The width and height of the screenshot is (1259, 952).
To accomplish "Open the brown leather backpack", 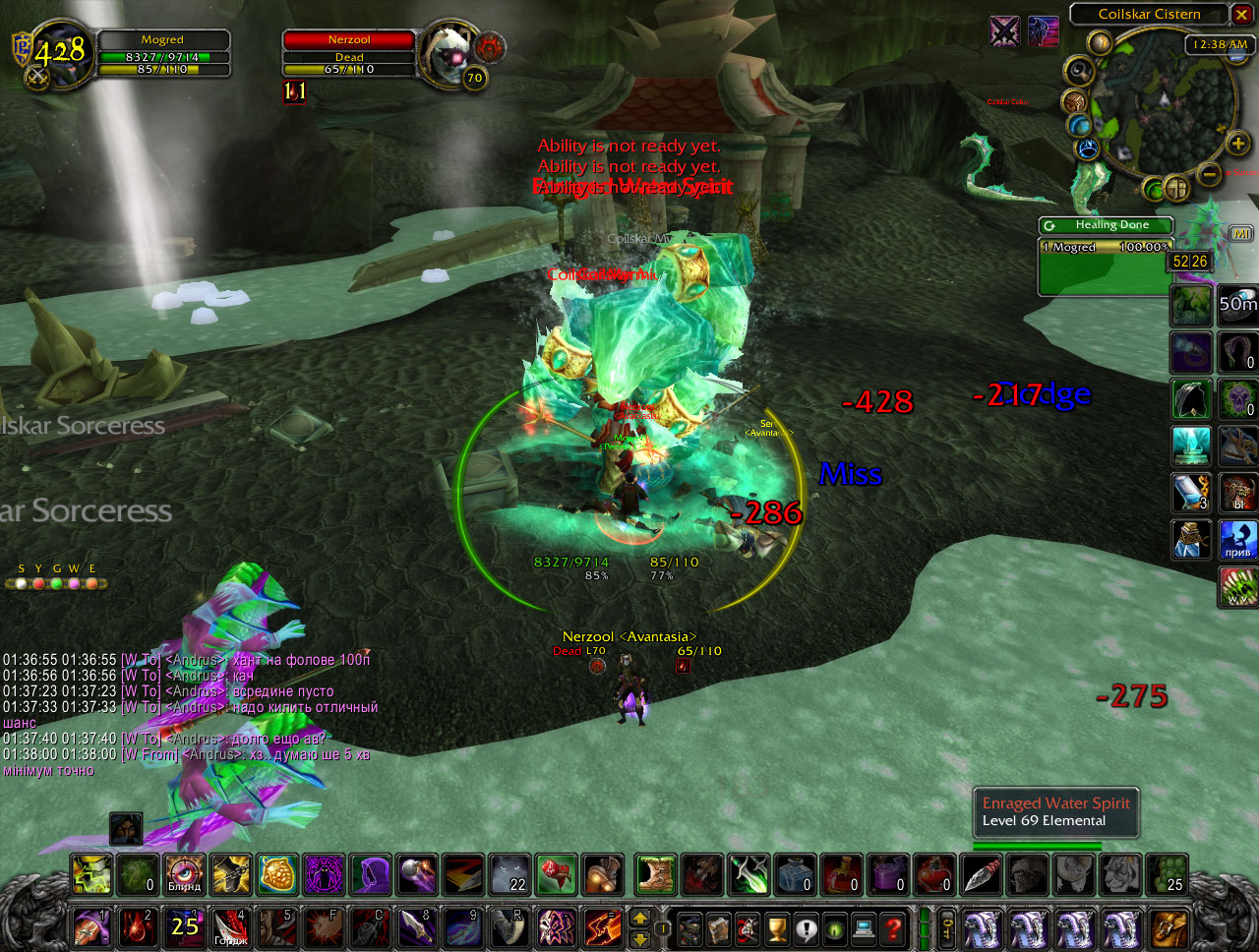I will coord(1170,927).
